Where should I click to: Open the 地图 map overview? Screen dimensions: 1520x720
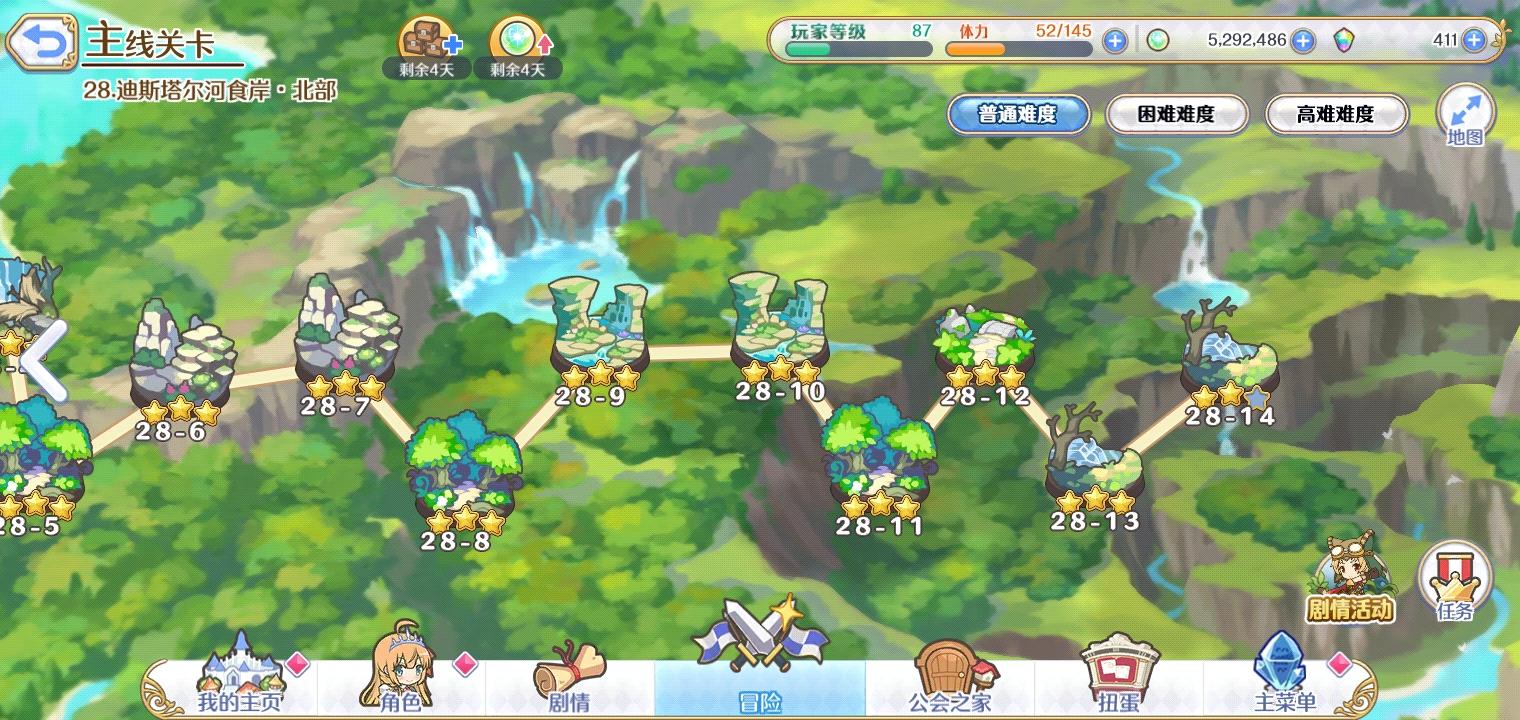(x=1466, y=115)
